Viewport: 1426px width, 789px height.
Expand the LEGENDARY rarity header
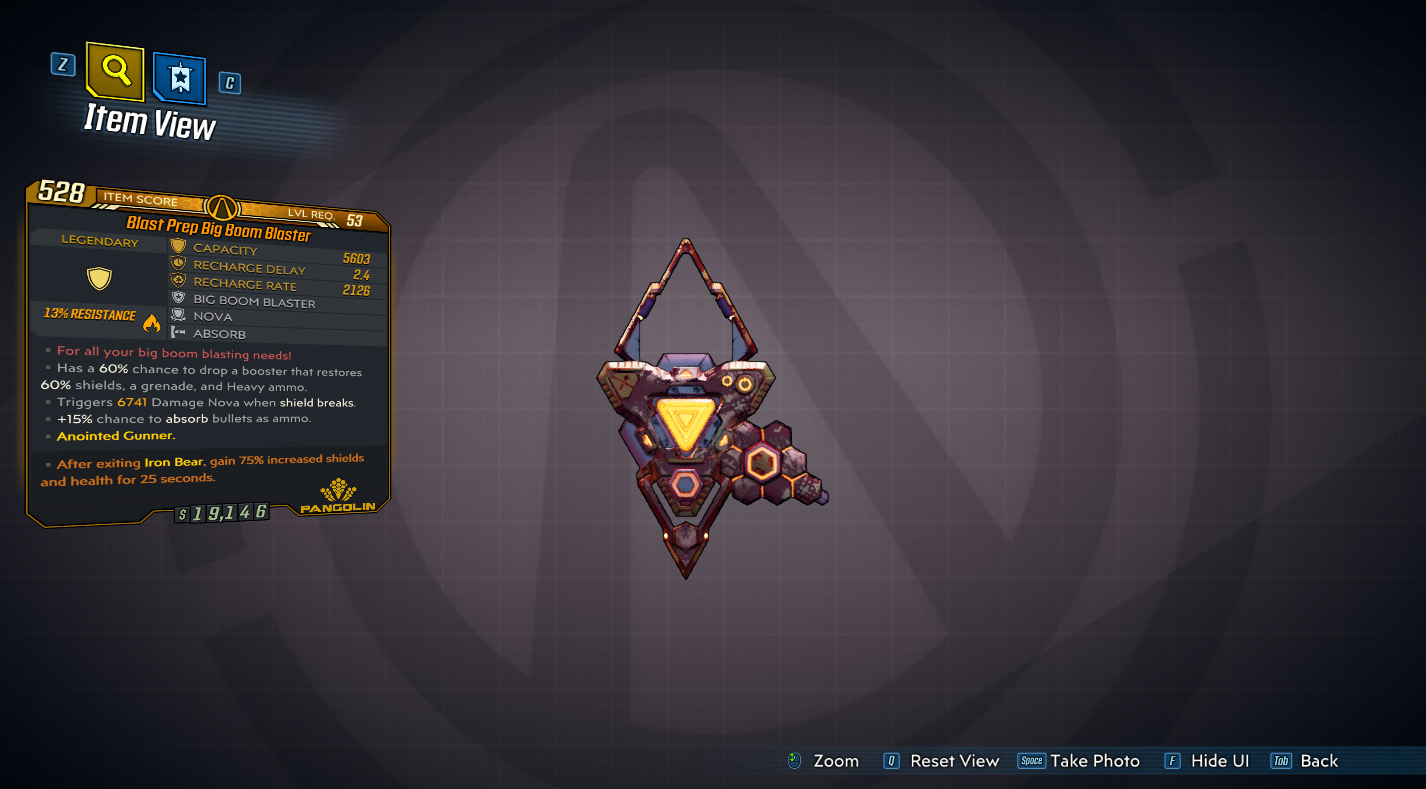pos(100,241)
